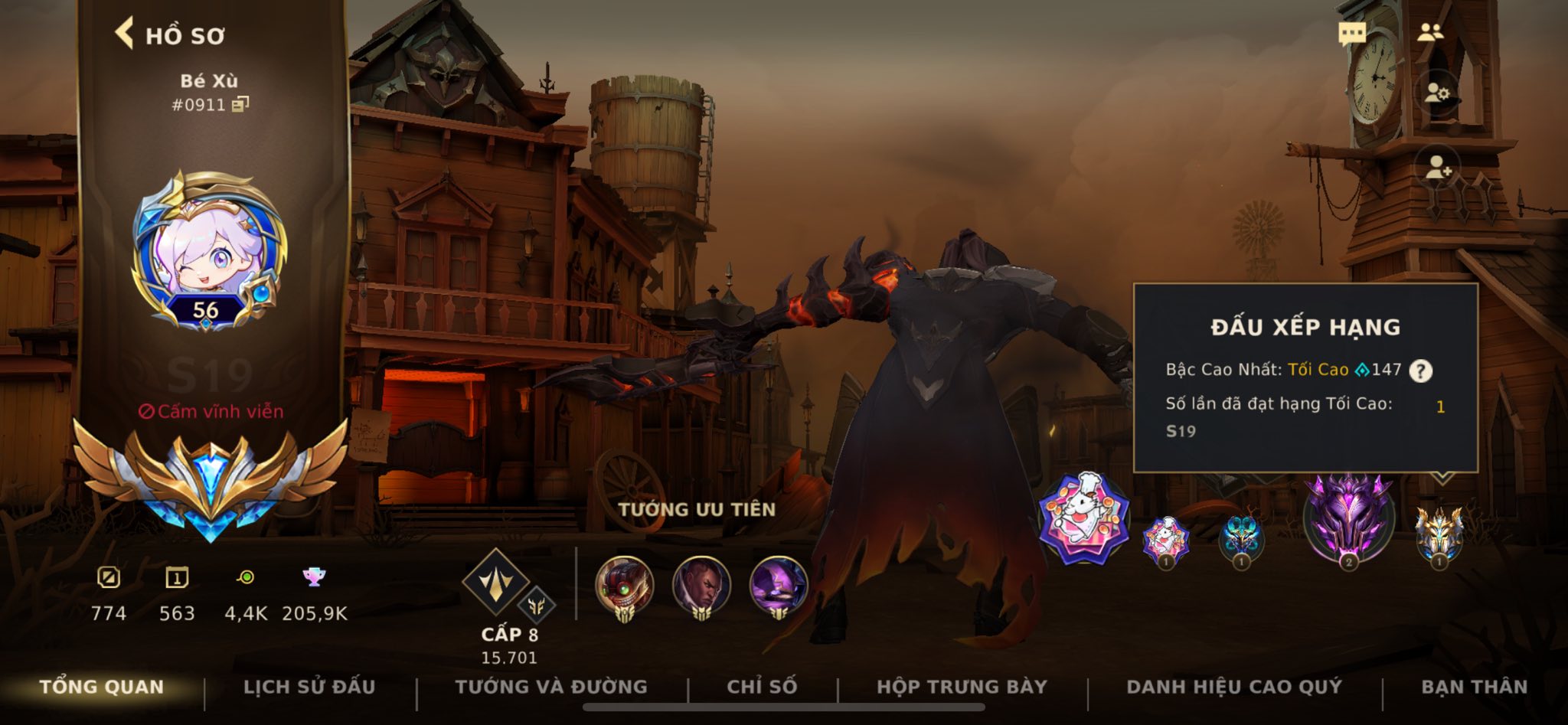The image size is (1568, 725).
Task: Tap the add friend icon
Action: point(1438,167)
